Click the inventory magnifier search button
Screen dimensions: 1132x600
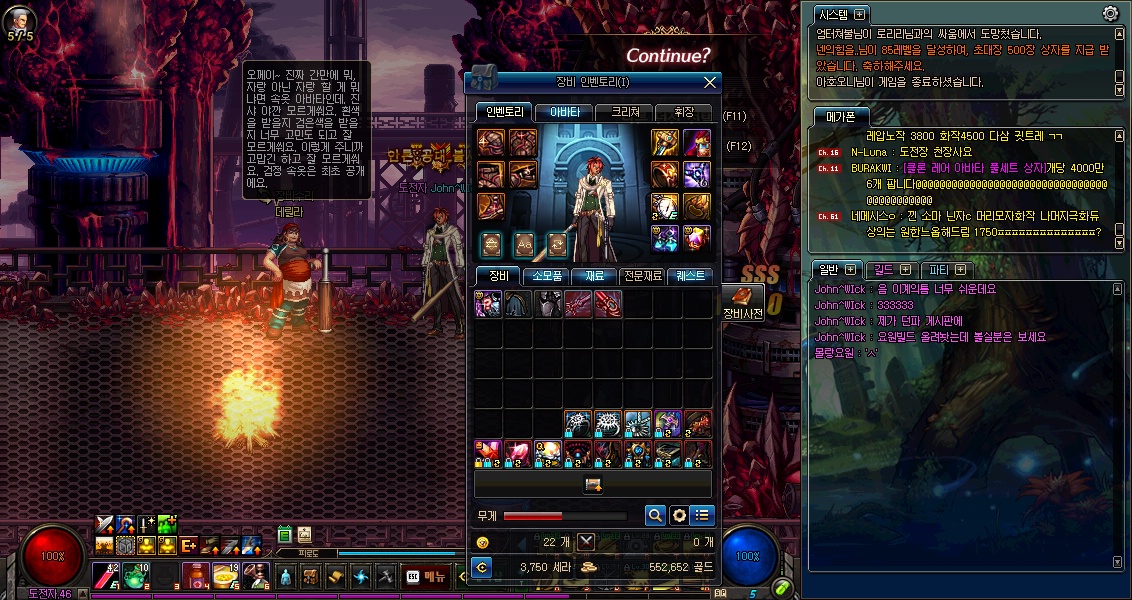655,516
